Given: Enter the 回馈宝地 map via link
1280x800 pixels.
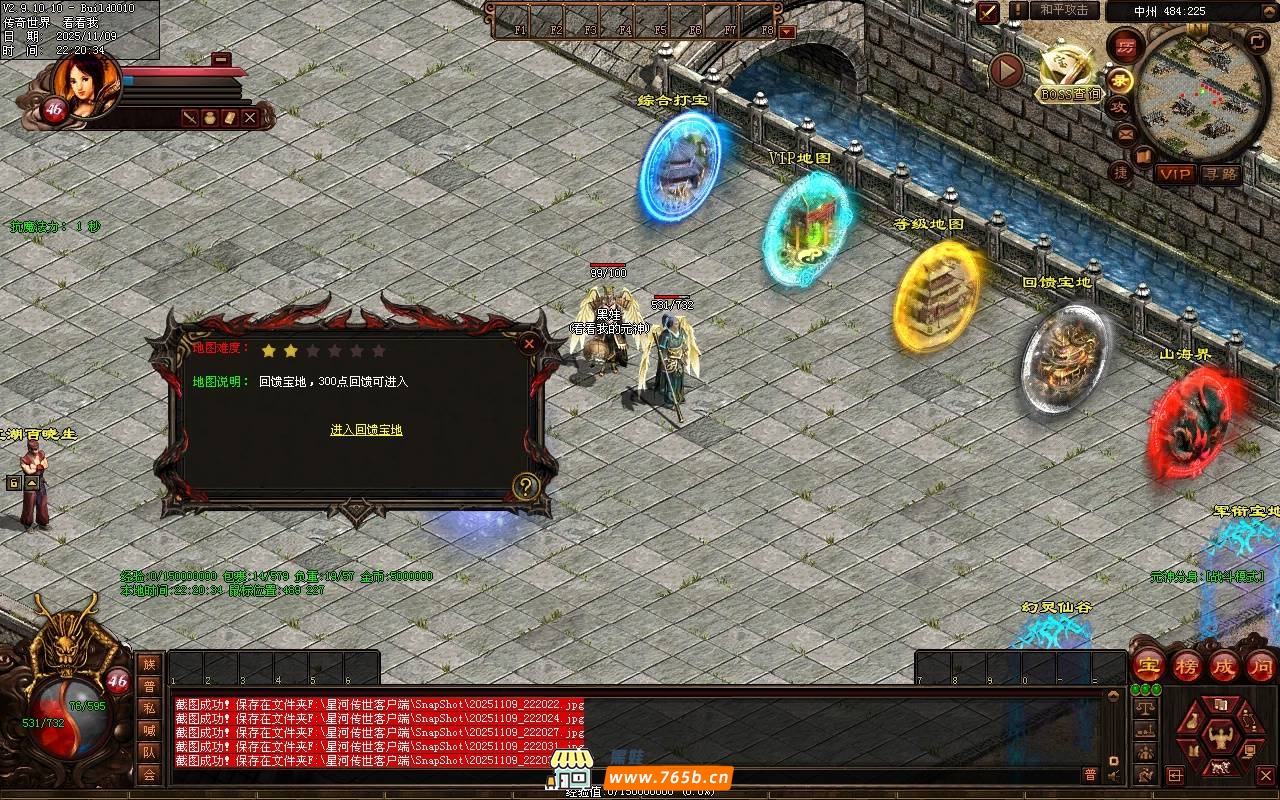Looking at the screenshot, I should (366, 430).
